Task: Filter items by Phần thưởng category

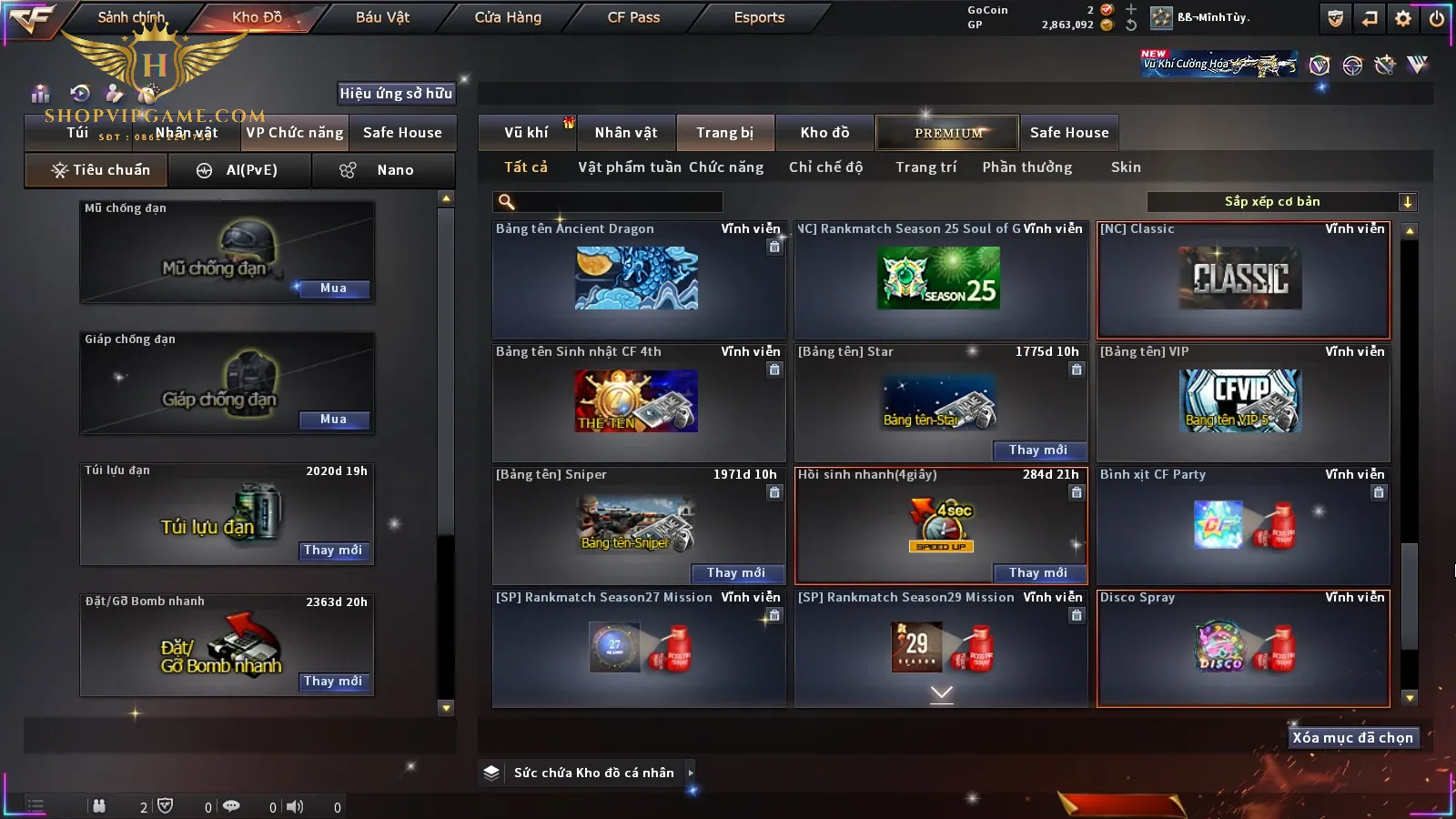Action: (1026, 167)
